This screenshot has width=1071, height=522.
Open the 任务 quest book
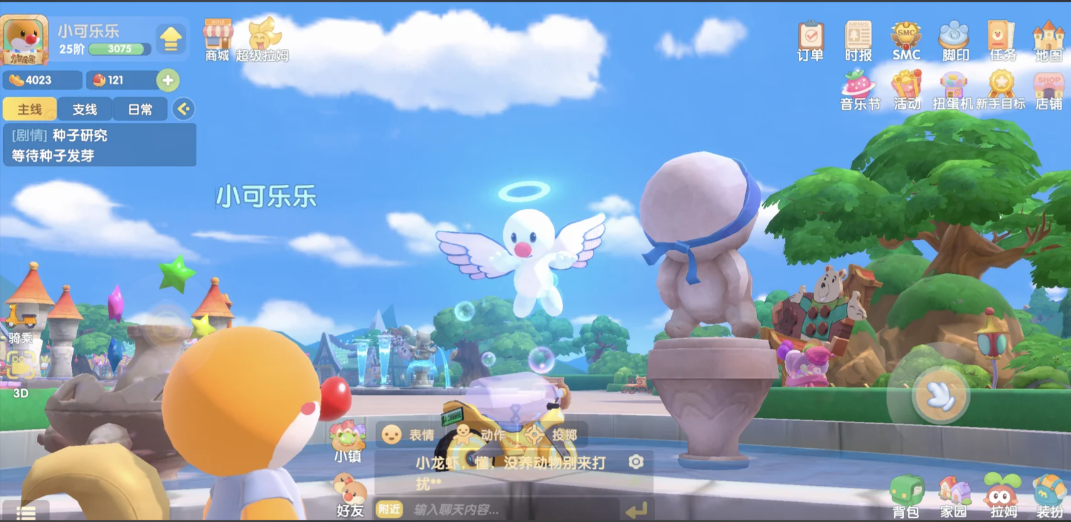1002,39
